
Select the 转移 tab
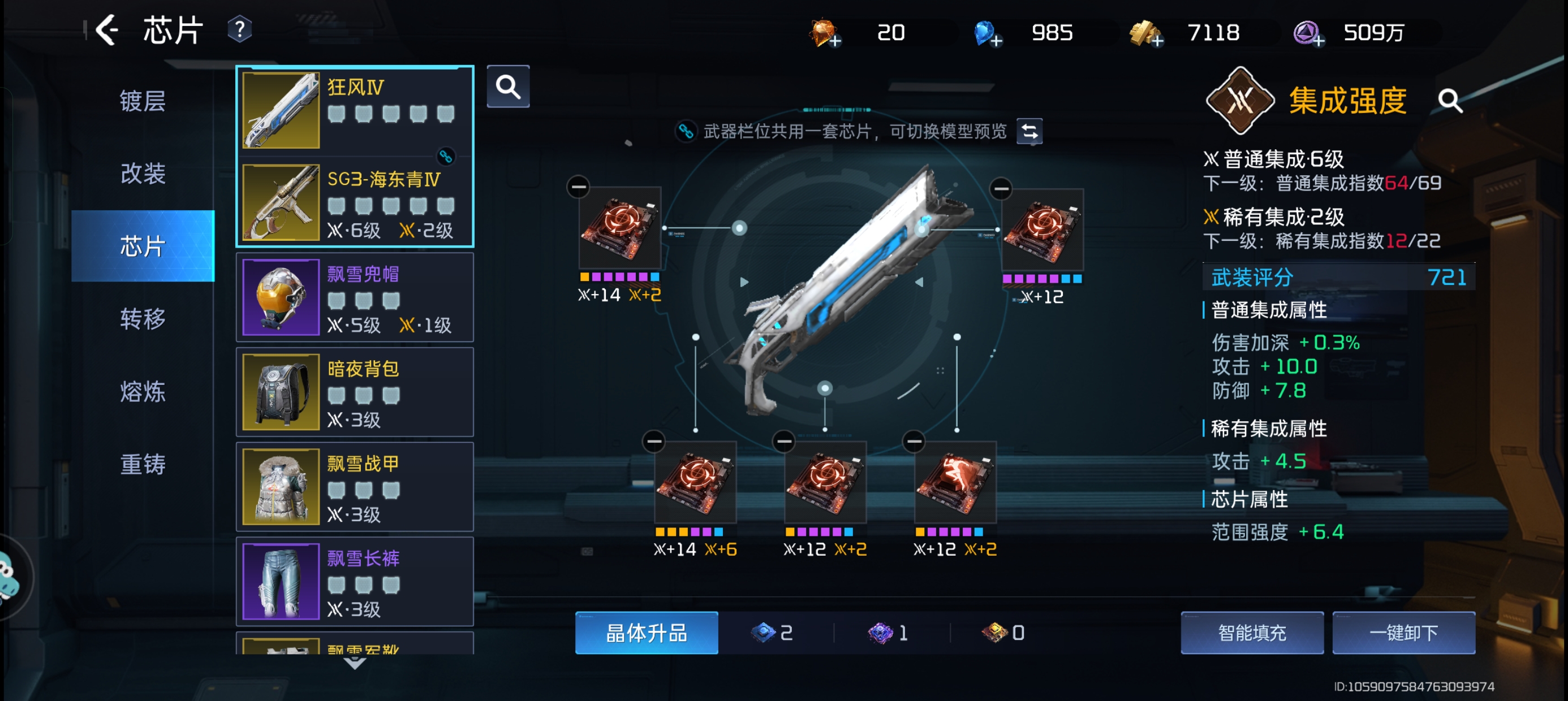click(143, 318)
